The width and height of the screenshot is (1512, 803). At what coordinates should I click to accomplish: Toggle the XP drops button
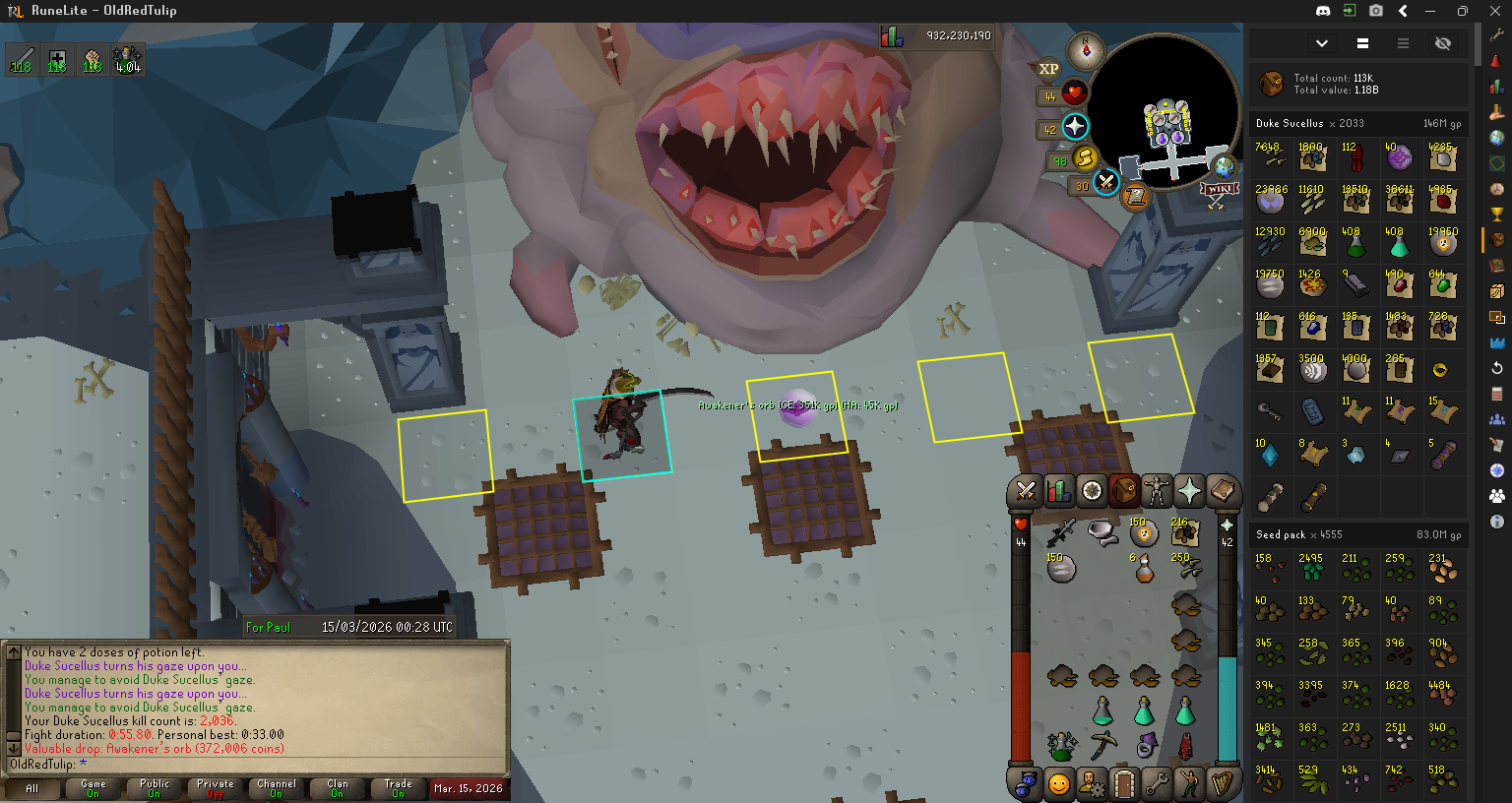tap(1048, 69)
